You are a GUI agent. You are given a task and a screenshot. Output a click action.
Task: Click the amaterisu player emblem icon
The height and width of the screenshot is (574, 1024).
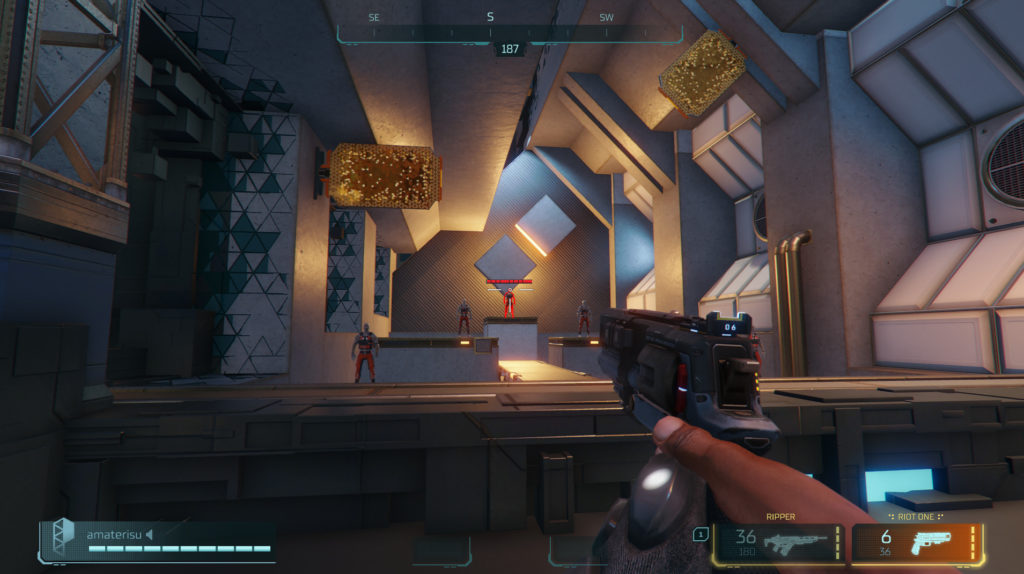(62, 537)
